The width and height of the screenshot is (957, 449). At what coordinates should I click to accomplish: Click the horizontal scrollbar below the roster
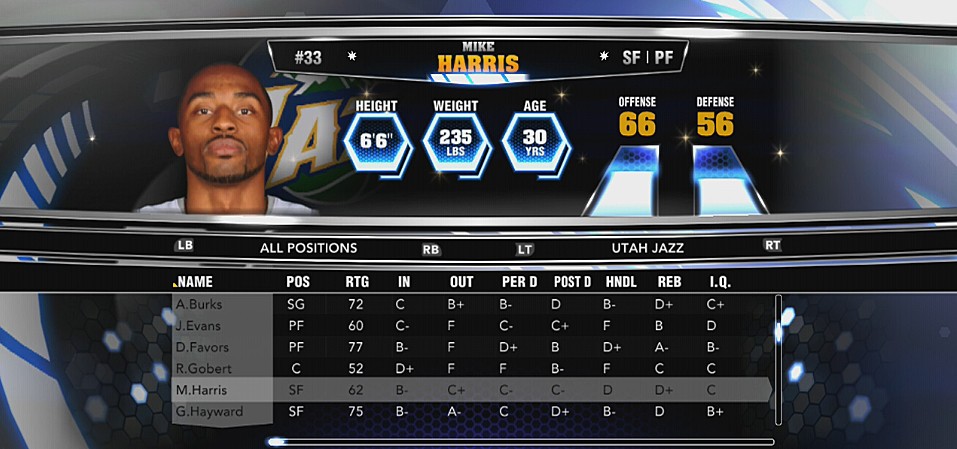(520, 441)
